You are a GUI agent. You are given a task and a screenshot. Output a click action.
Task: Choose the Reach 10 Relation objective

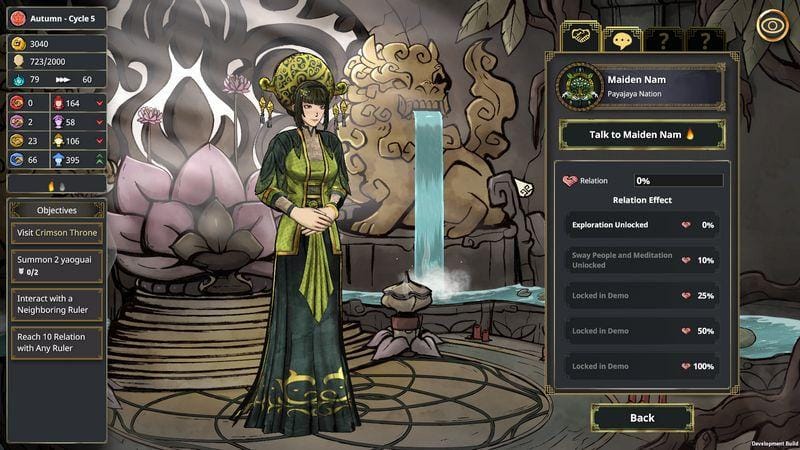click(x=57, y=344)
